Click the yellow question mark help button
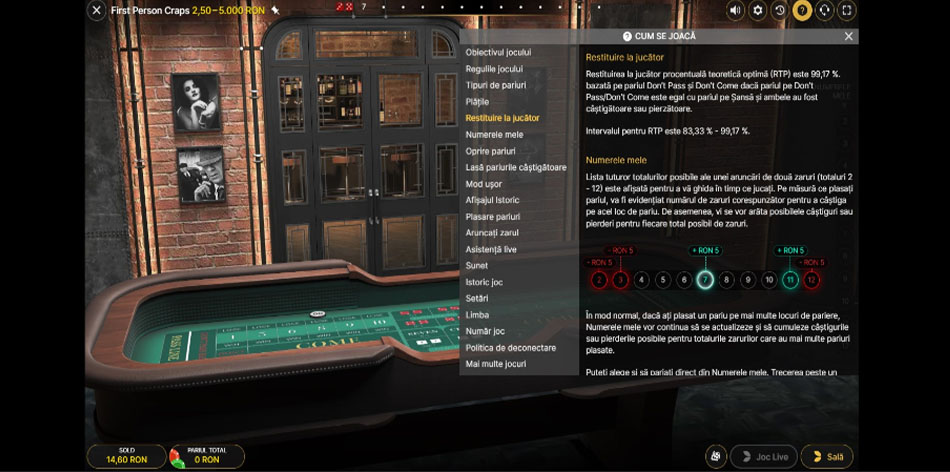The image size is (950, 472). point(802,10)
